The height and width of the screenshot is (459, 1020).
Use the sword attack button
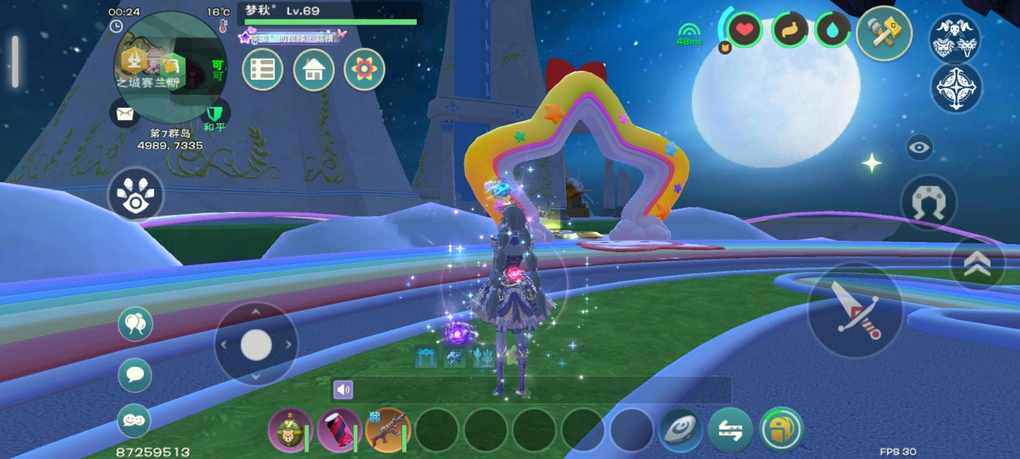pyautogui.click(x=855, y=310)
